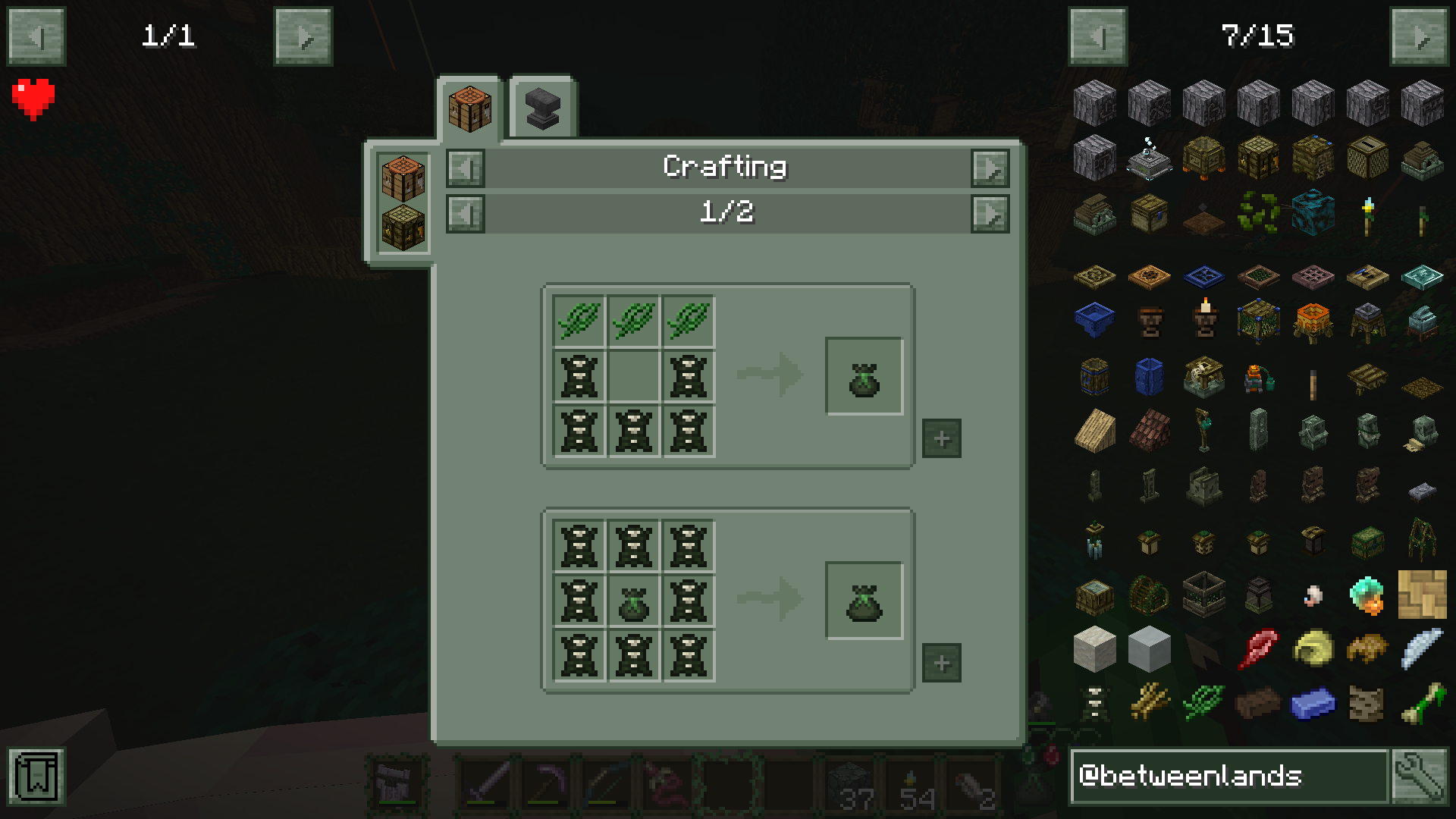This screenshot has height=819, width=1456.
Task: Click the left arrow beside the Crafting title
Action: pos(465,168)
